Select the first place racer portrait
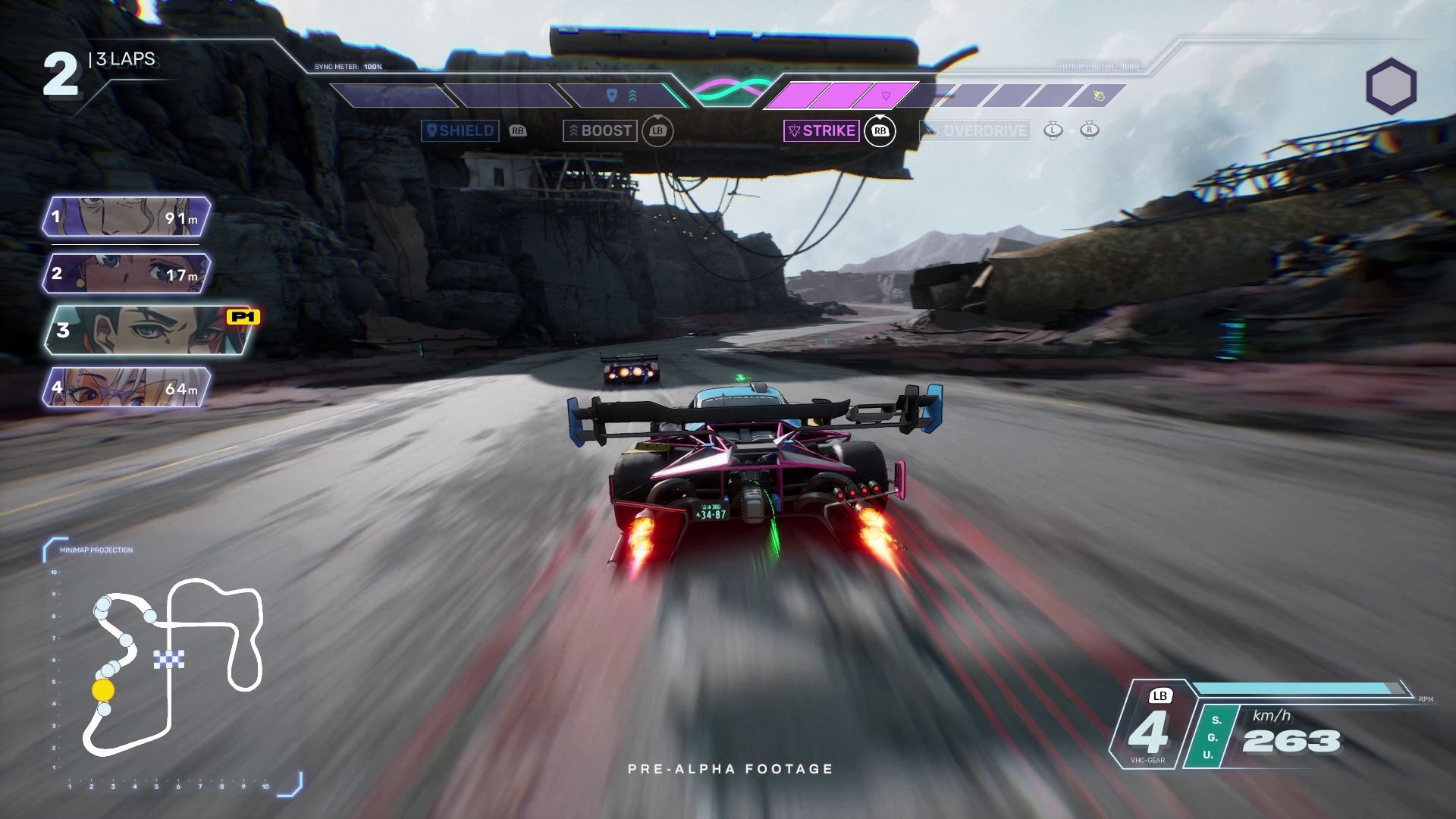Image resolution: width=1456 pixels, height=819 pixels. pyautogui.click(x=126, y=218)
